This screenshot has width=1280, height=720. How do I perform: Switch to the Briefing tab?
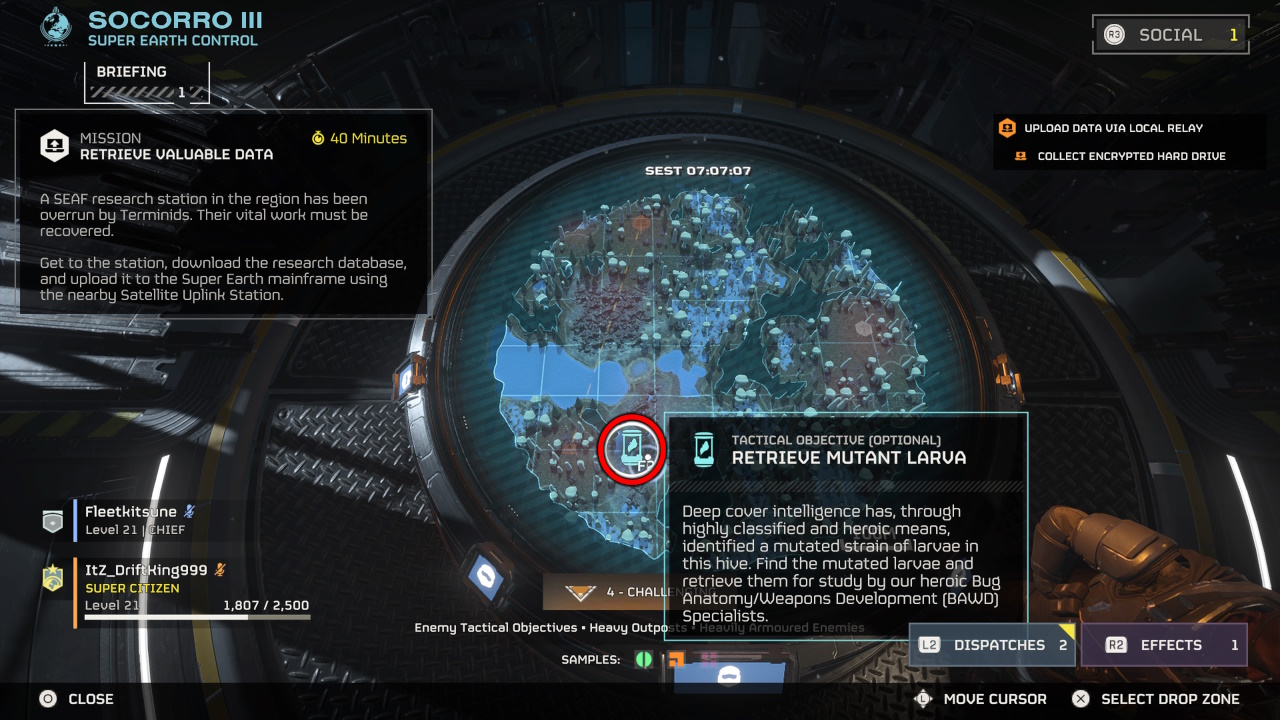pyautogui.click(x=147, y=81)
